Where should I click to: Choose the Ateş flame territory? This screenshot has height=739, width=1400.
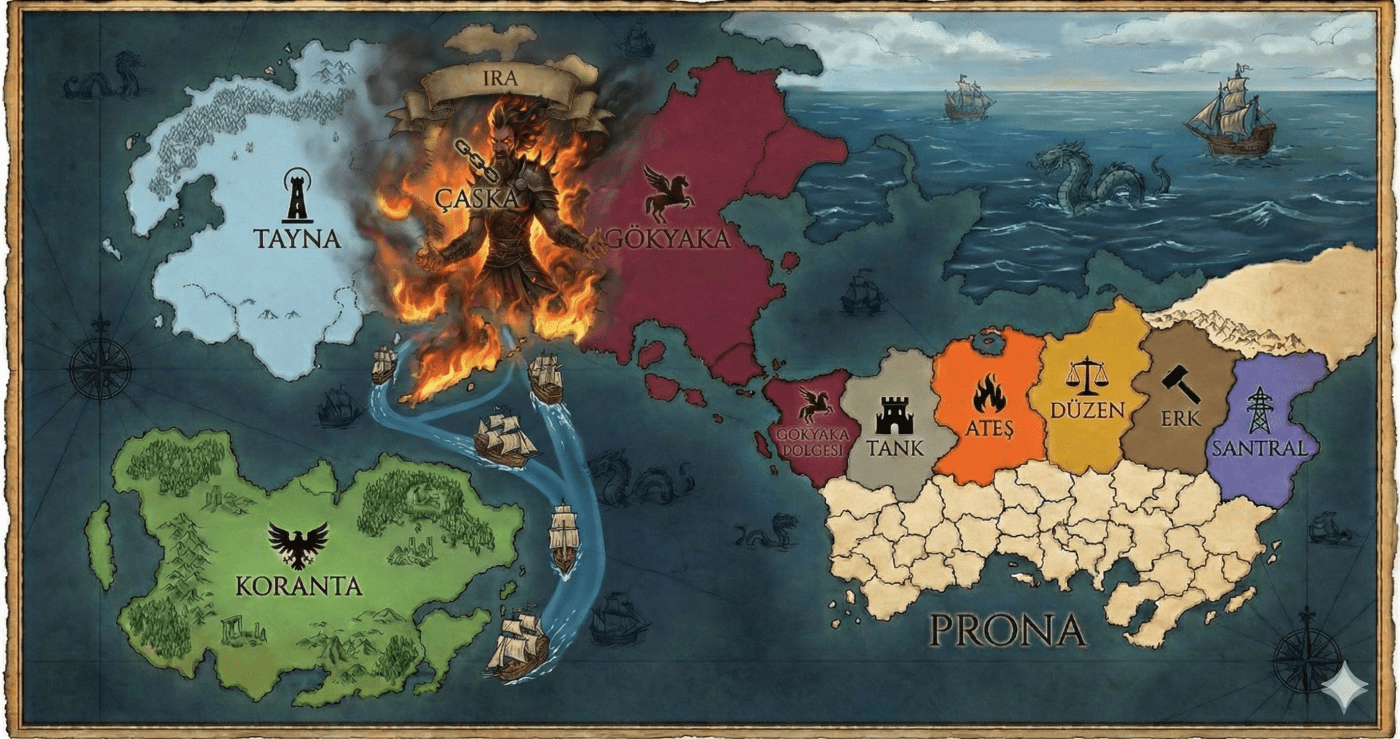(990, 410)
